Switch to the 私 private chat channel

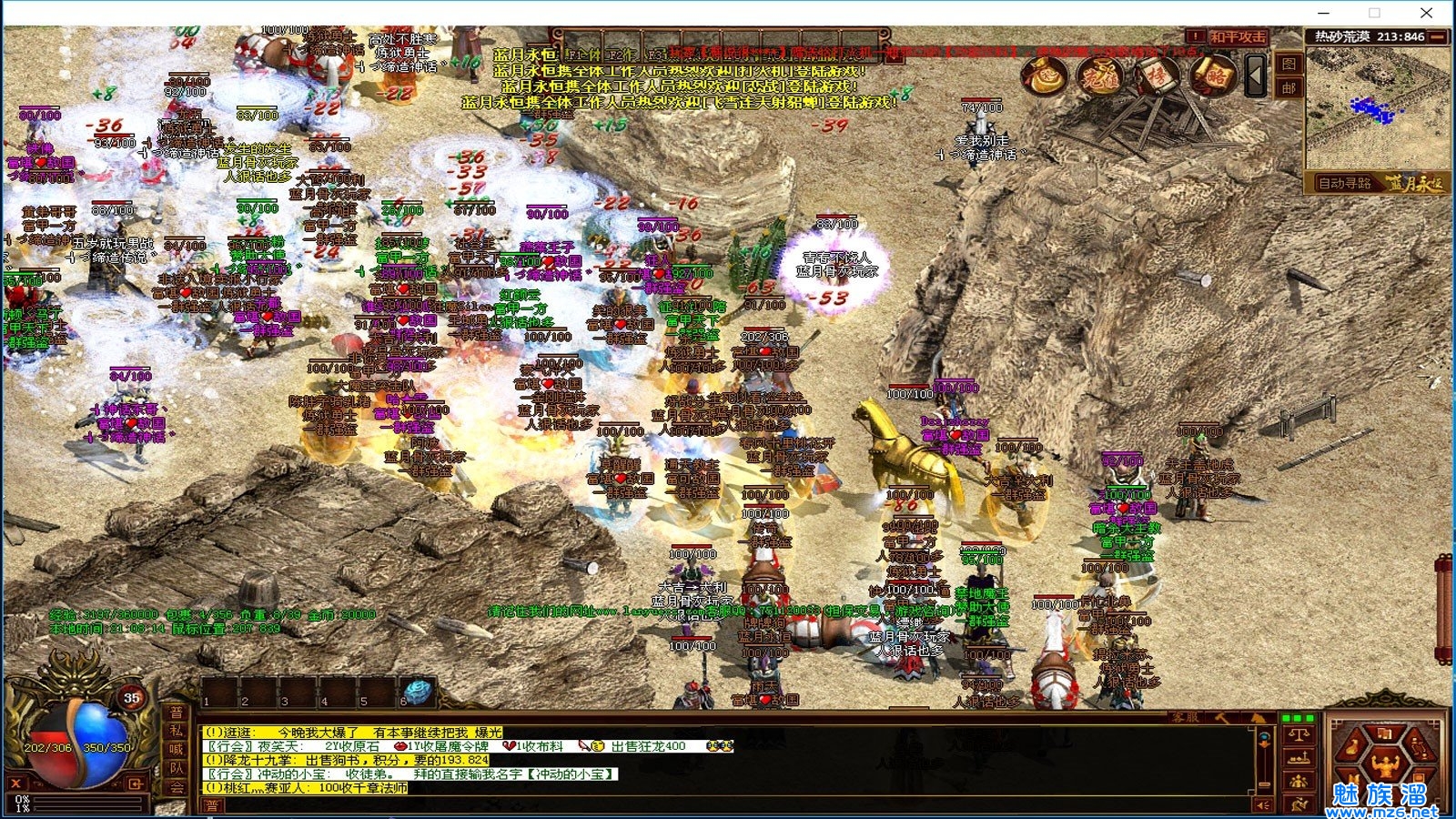[x=177, y=731]
